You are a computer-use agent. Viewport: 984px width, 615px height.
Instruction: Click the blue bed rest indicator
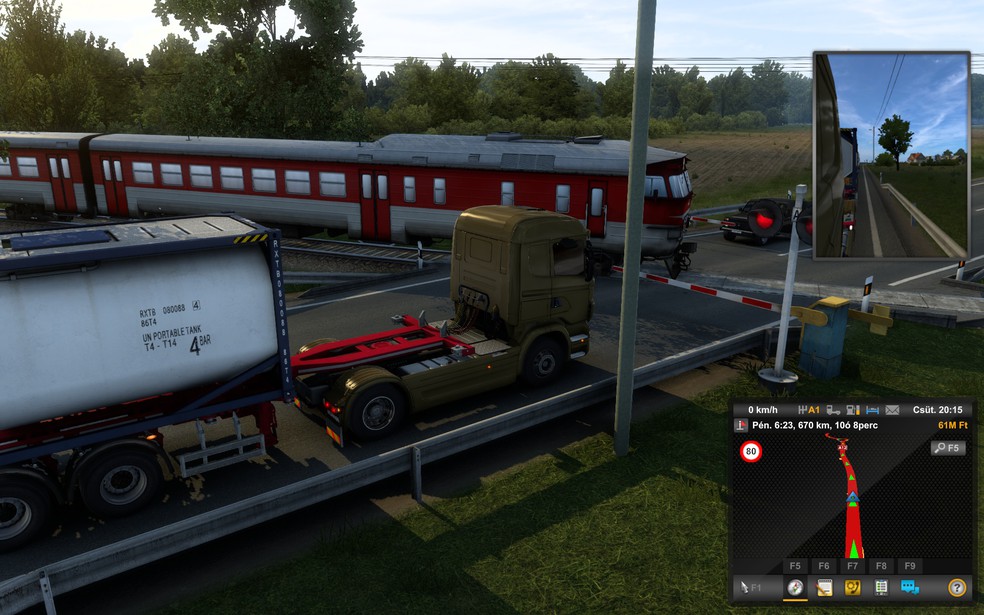point(872,410)
